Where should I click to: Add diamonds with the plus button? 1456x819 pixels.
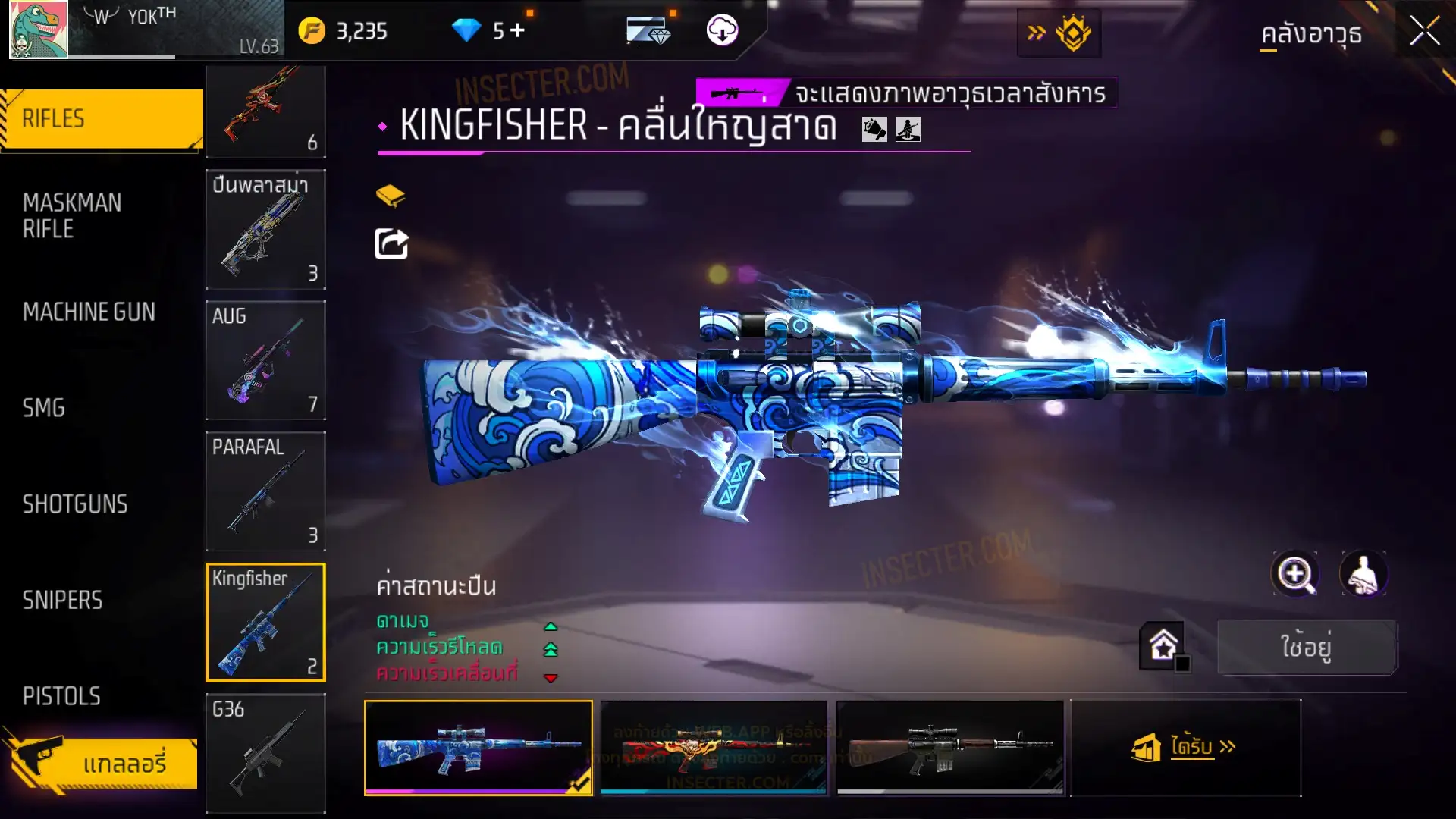(517, 30)
